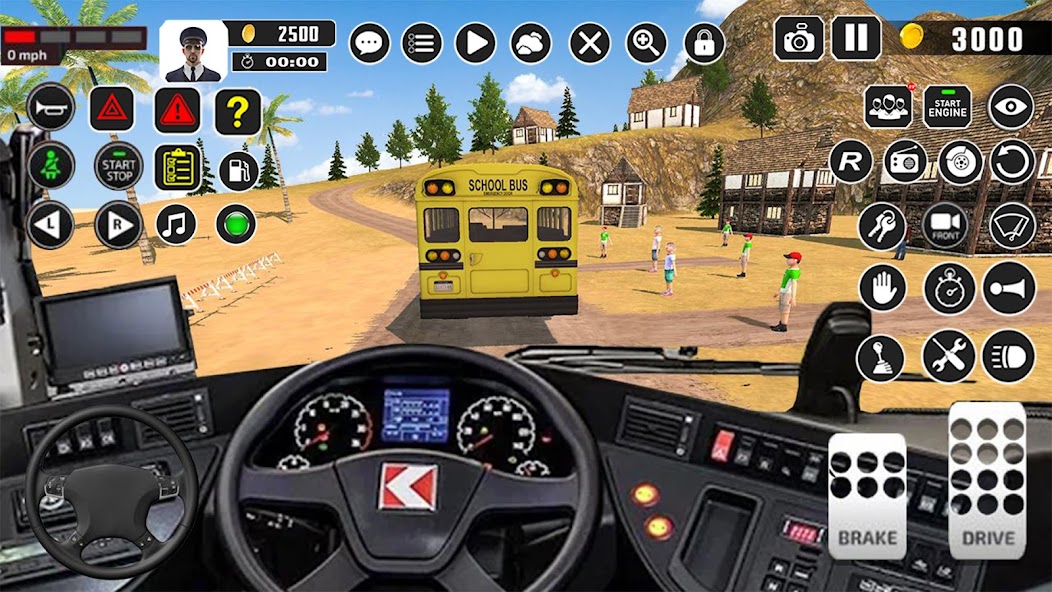
Task: Pause the game with the pause button
Action: pyautogui.click(x=856, y=39)
